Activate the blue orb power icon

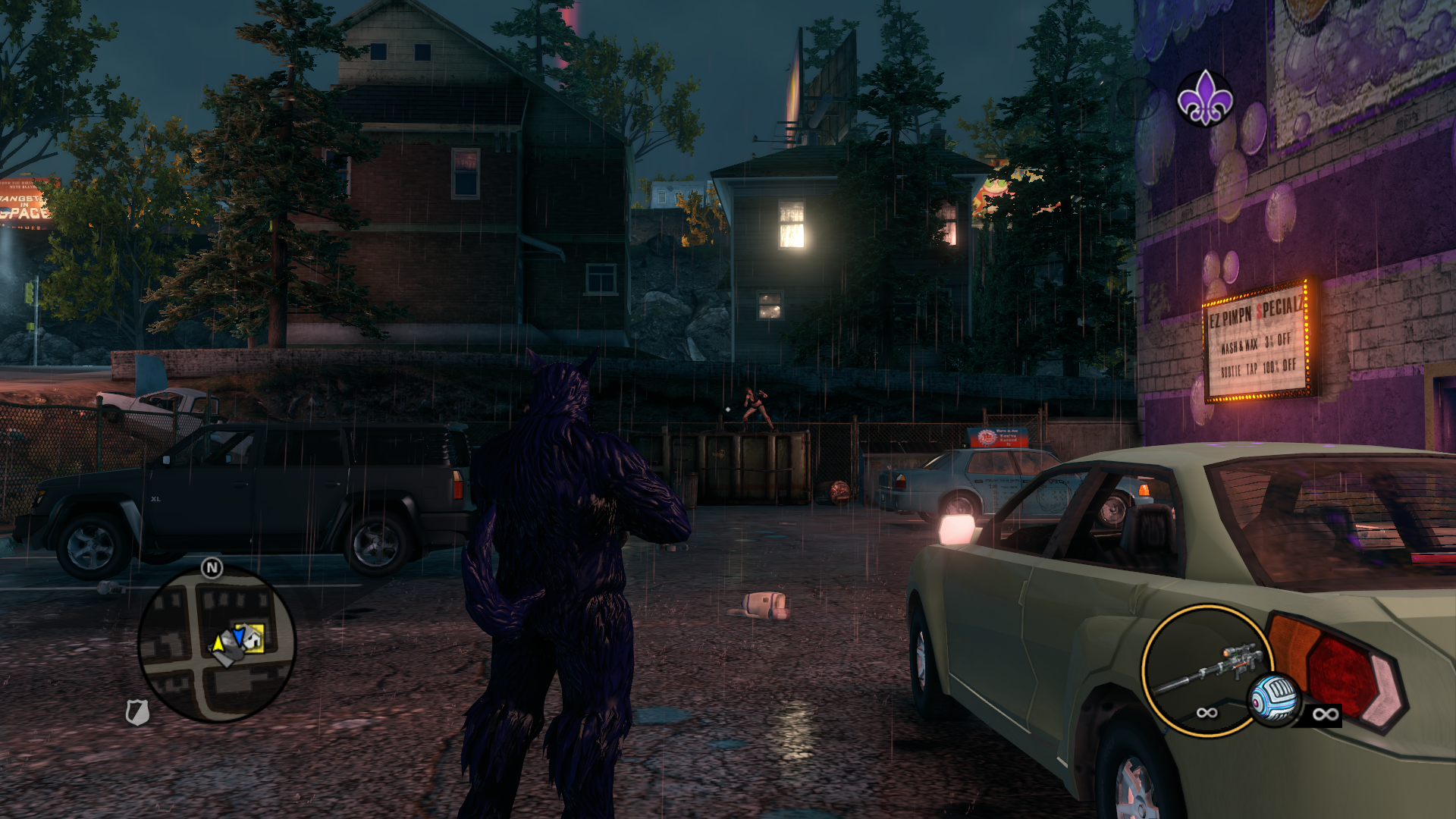click(1274, 698)
